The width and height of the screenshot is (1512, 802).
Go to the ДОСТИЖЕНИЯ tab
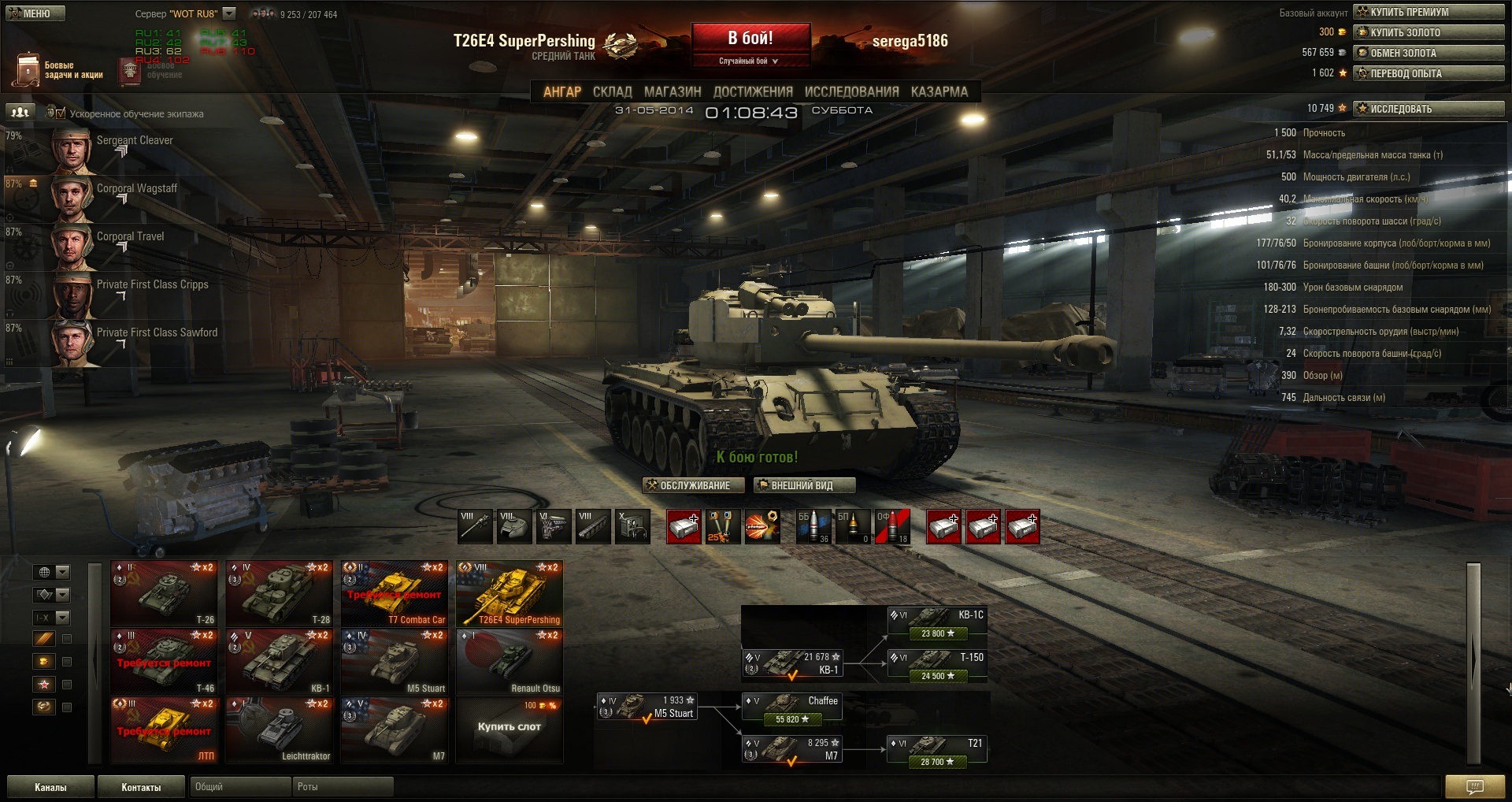[x=752, y=92]
